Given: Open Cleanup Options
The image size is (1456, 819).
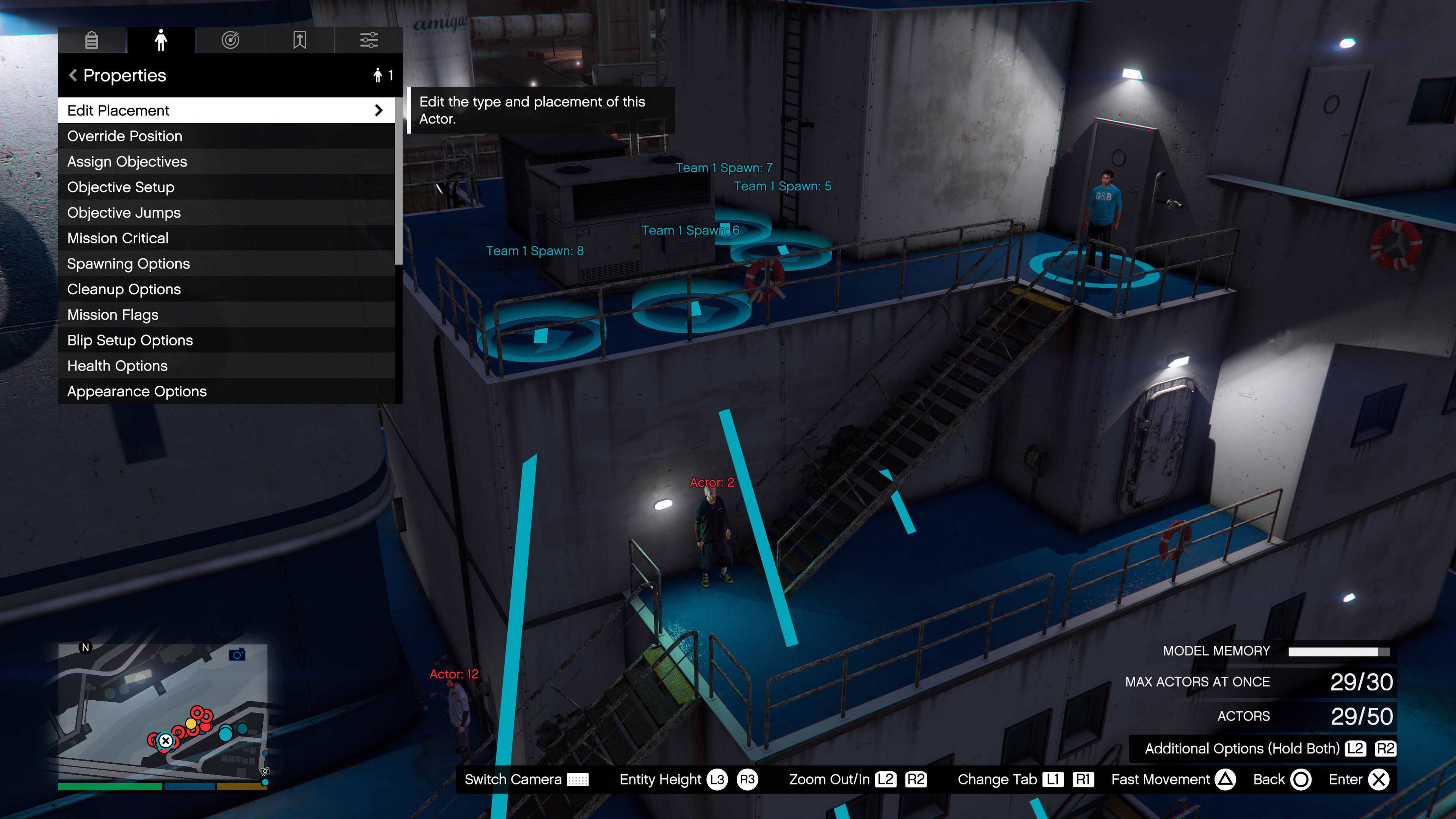Looking at the screenshot, I should 226,289.
